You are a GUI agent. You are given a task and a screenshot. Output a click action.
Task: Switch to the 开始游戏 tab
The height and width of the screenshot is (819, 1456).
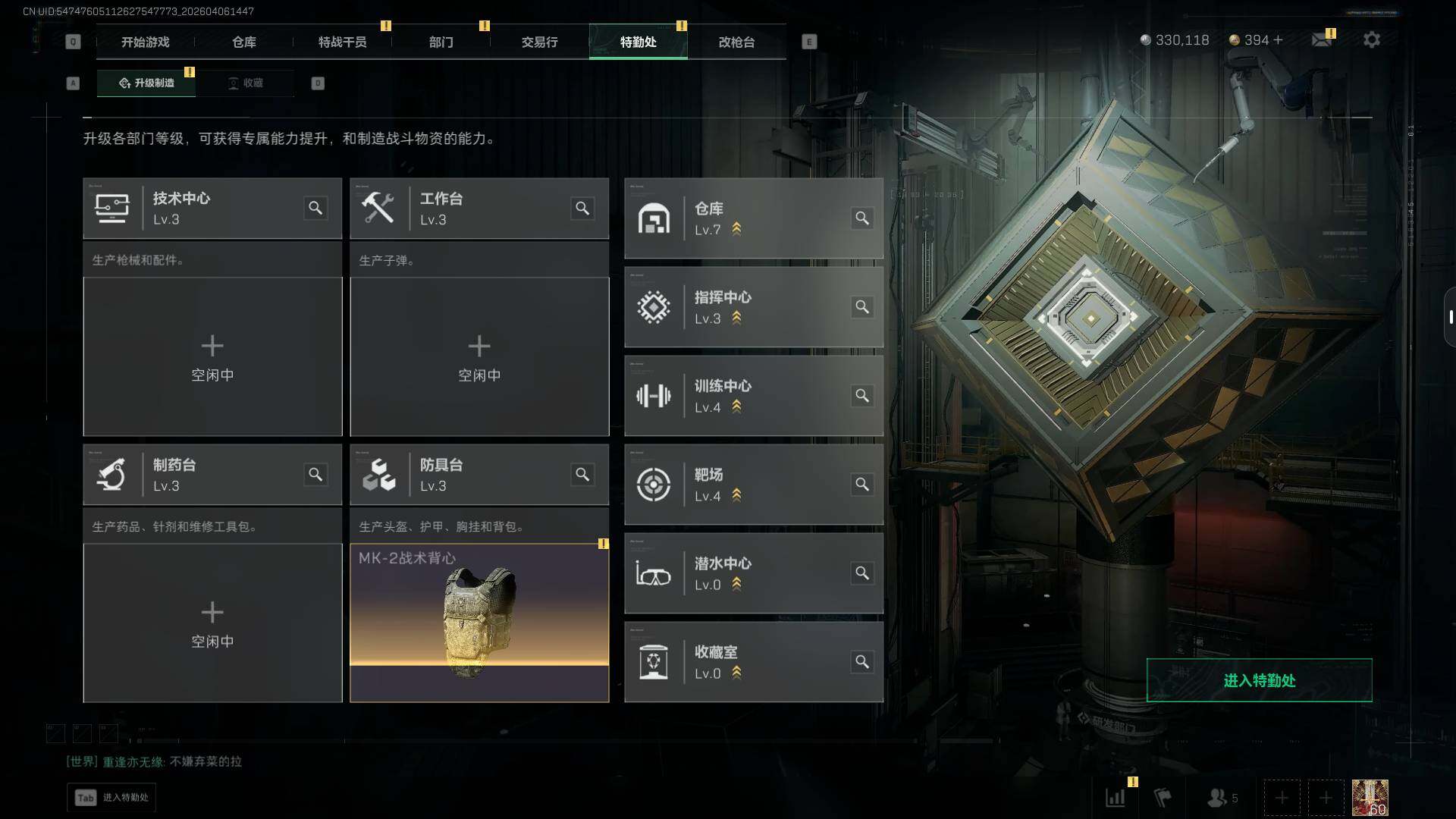(x=145, y=42)
